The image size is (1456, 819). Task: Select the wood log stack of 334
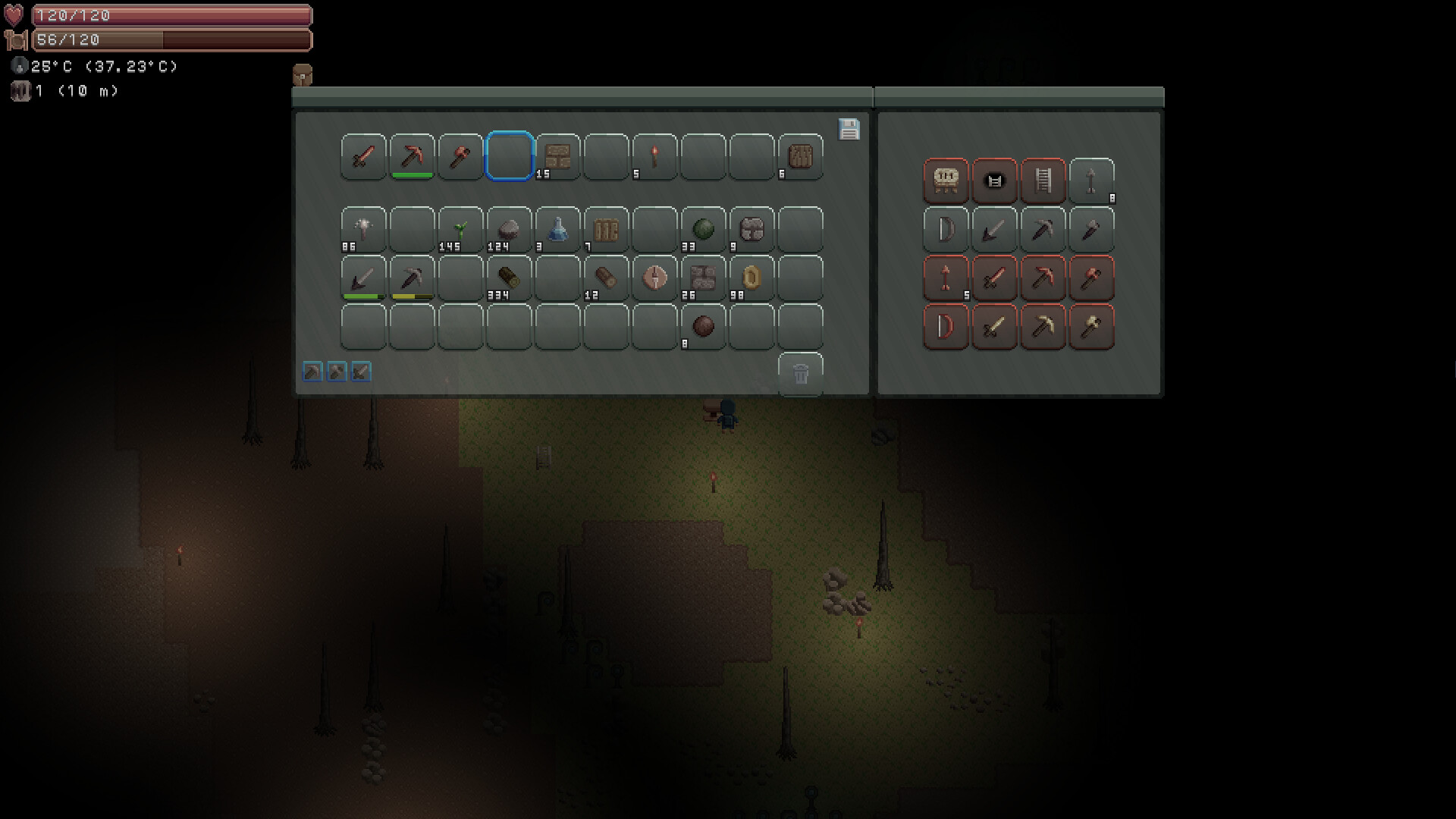[x=509, y=278]
